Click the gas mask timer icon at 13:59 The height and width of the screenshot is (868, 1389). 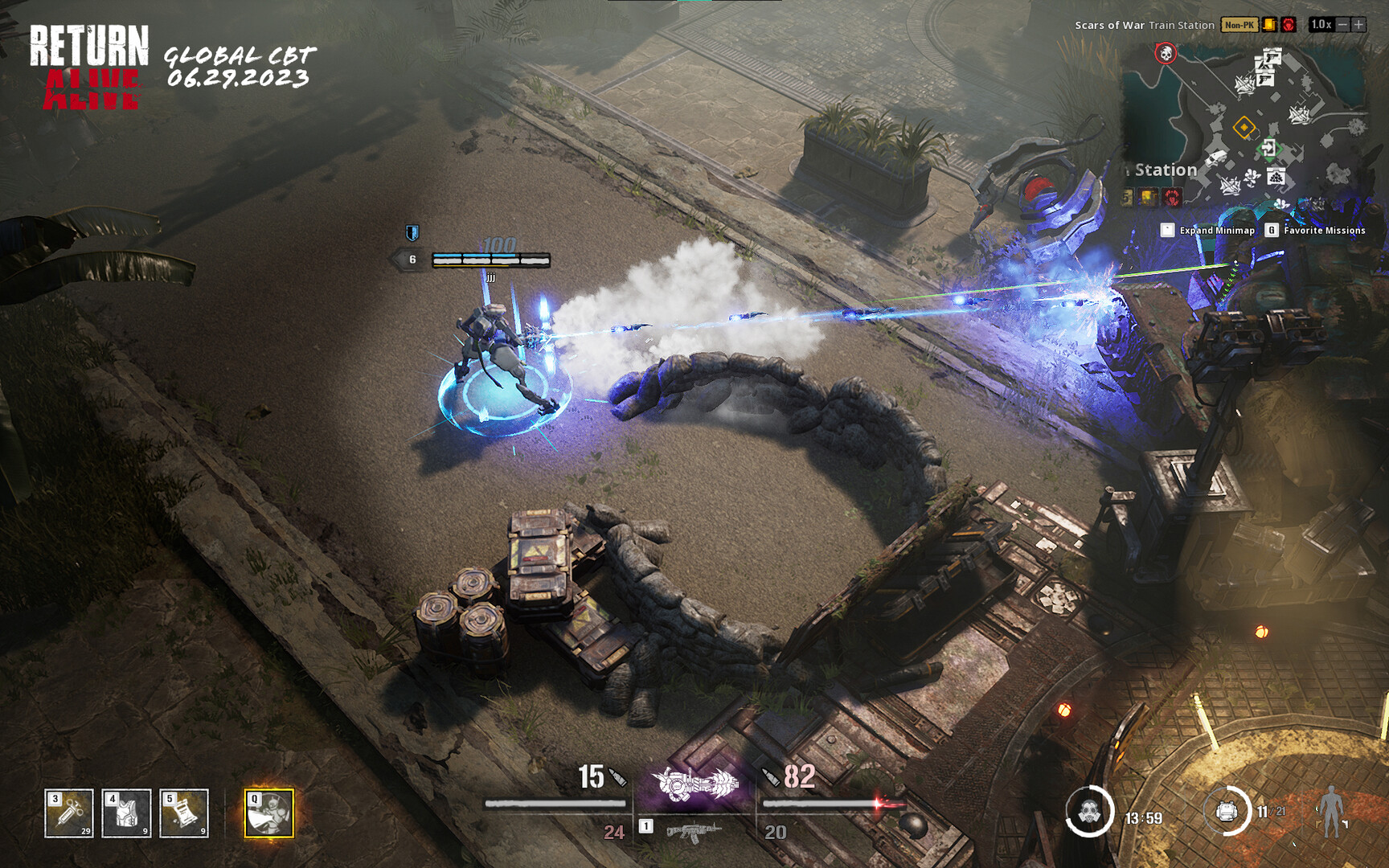click(1090, 813)
